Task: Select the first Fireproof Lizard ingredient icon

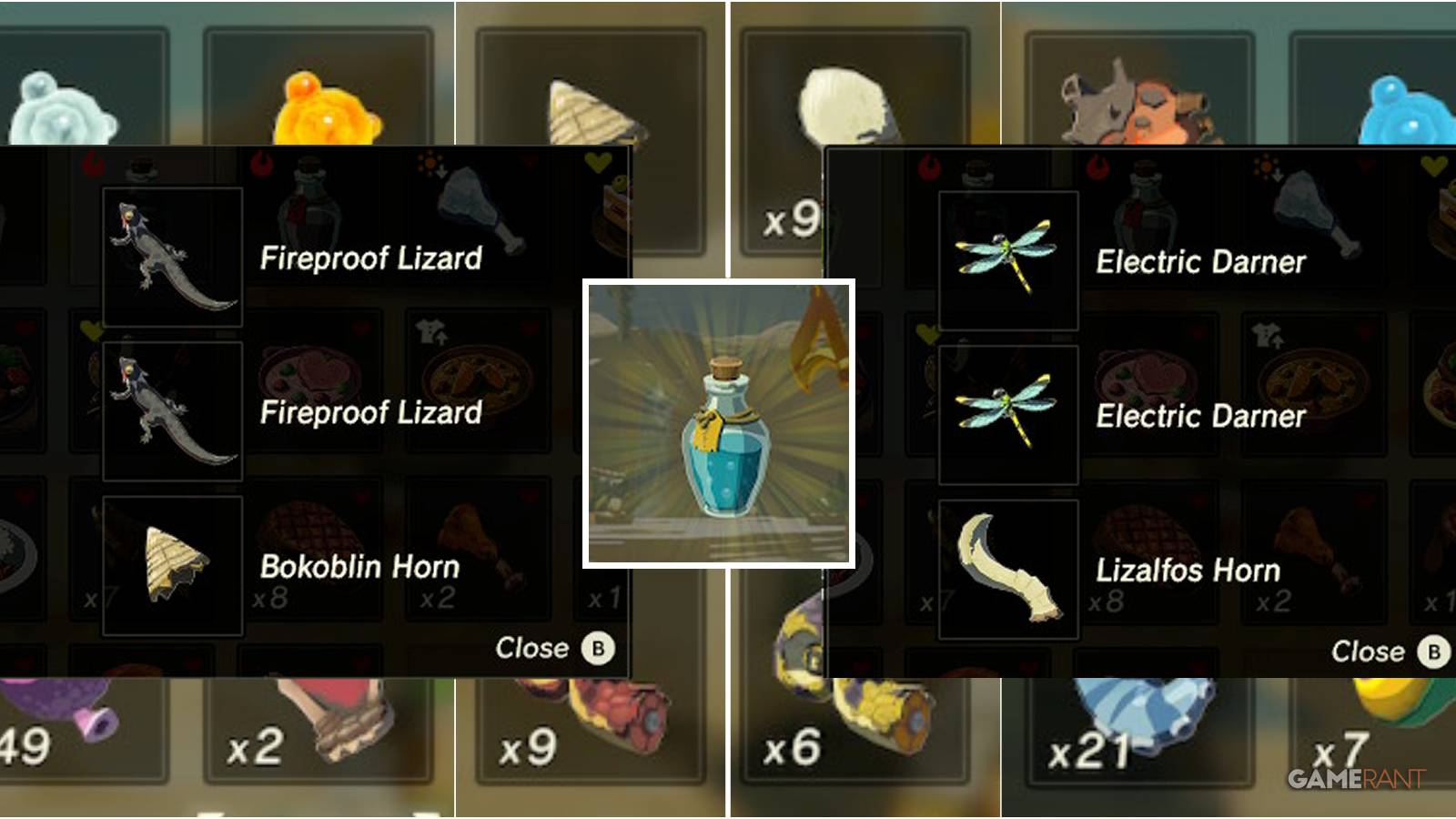Action: tap(173, 253)
